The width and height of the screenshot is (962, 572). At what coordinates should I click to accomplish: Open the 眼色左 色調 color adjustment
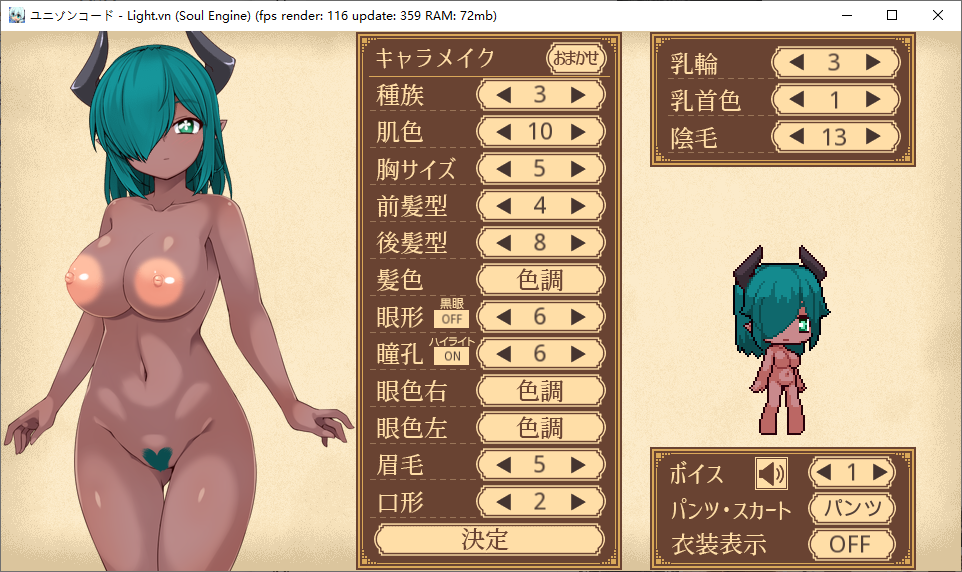tap(540, 428)
